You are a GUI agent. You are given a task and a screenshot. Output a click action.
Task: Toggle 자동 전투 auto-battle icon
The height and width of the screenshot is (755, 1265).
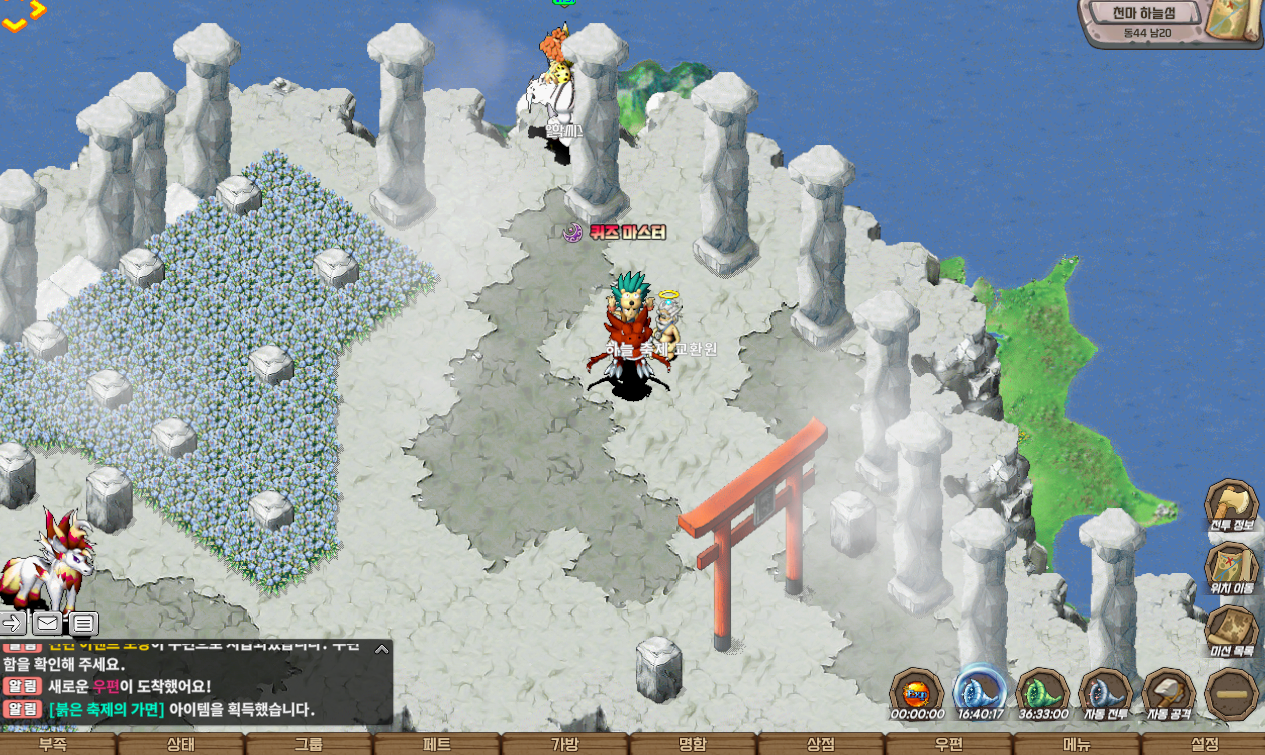pyautogui.click(x=1105, y=691)
